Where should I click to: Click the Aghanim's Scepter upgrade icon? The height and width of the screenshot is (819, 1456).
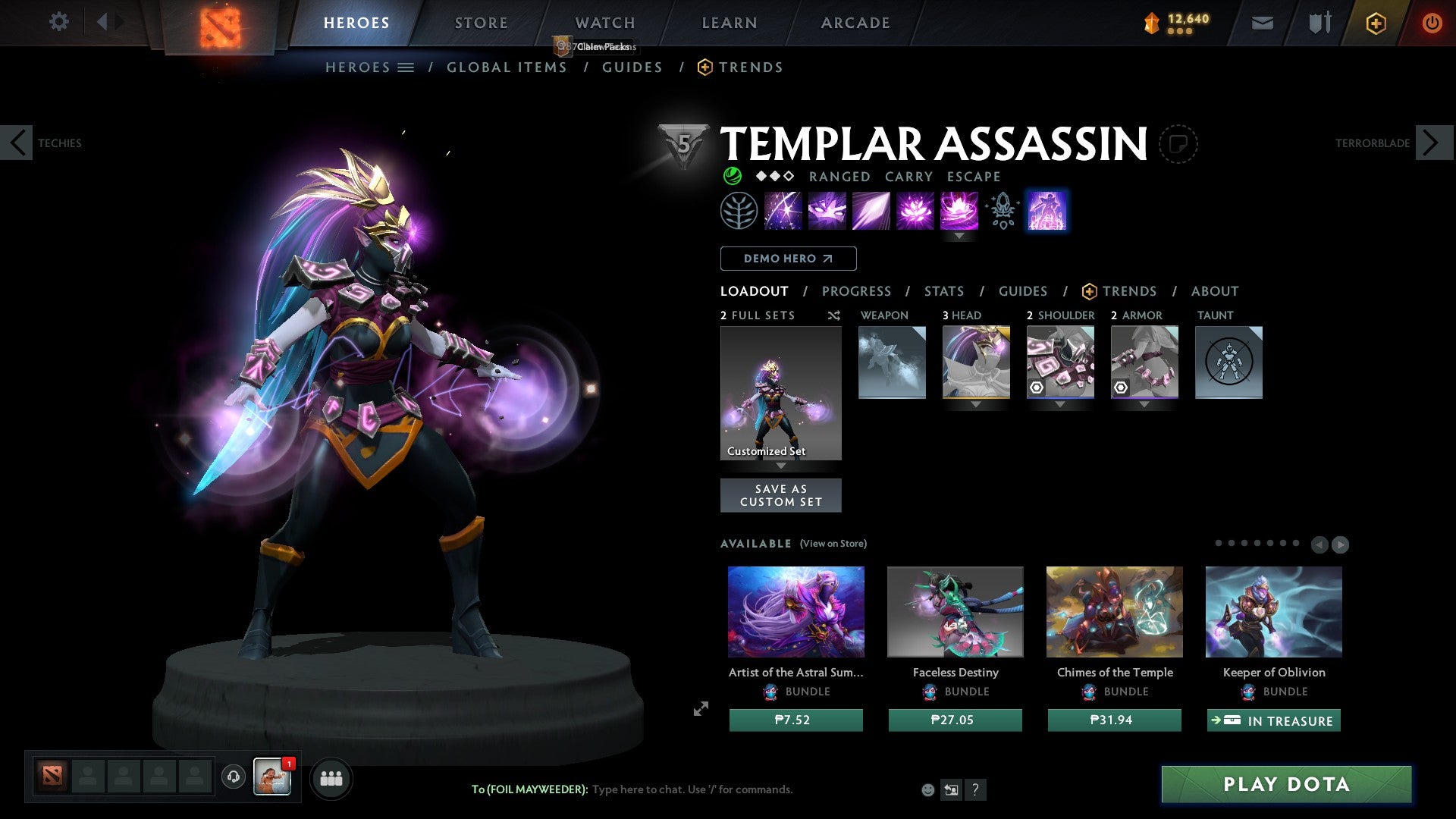coord(1001,211)
